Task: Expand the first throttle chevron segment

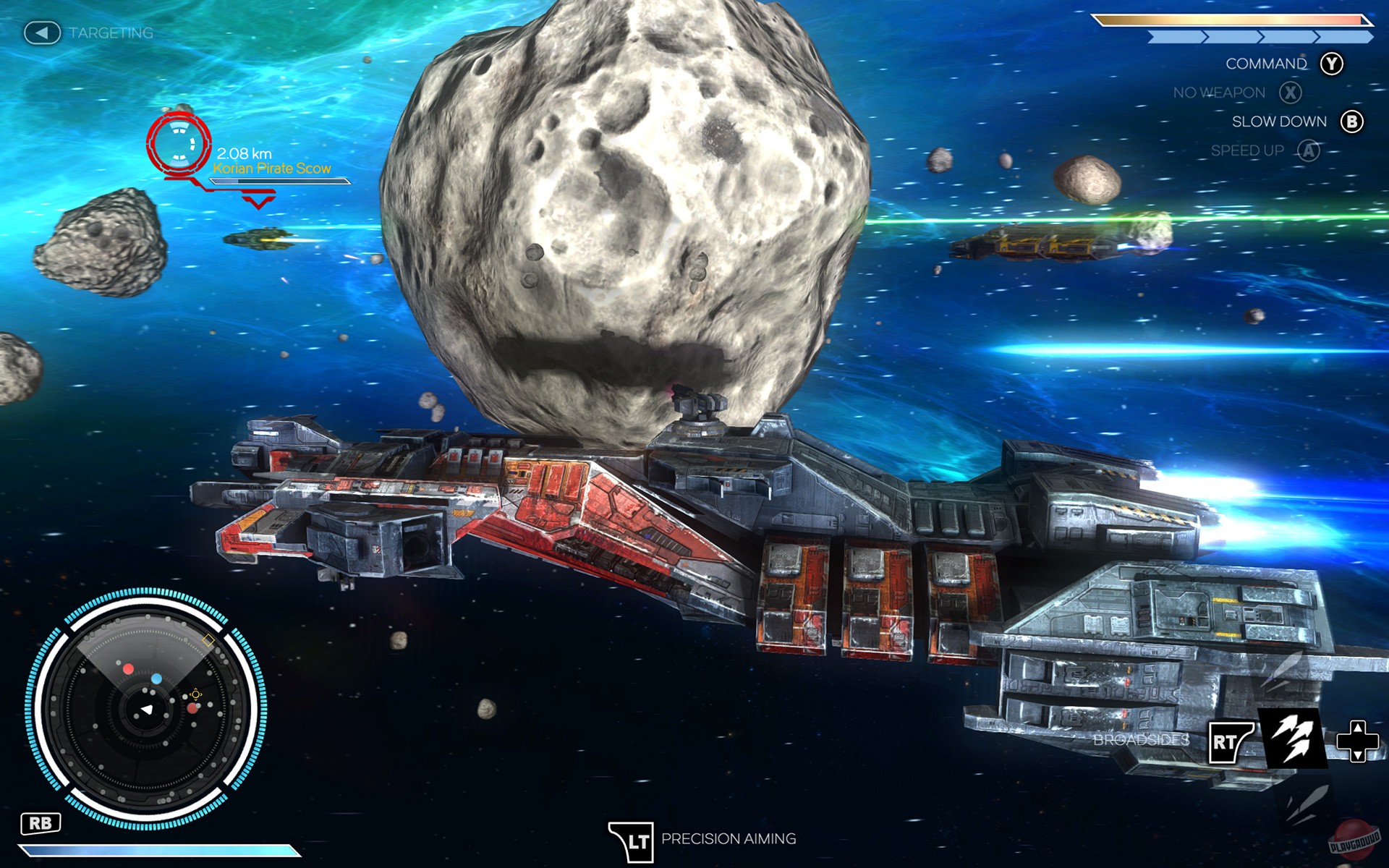Action: tap(1176, 38)
